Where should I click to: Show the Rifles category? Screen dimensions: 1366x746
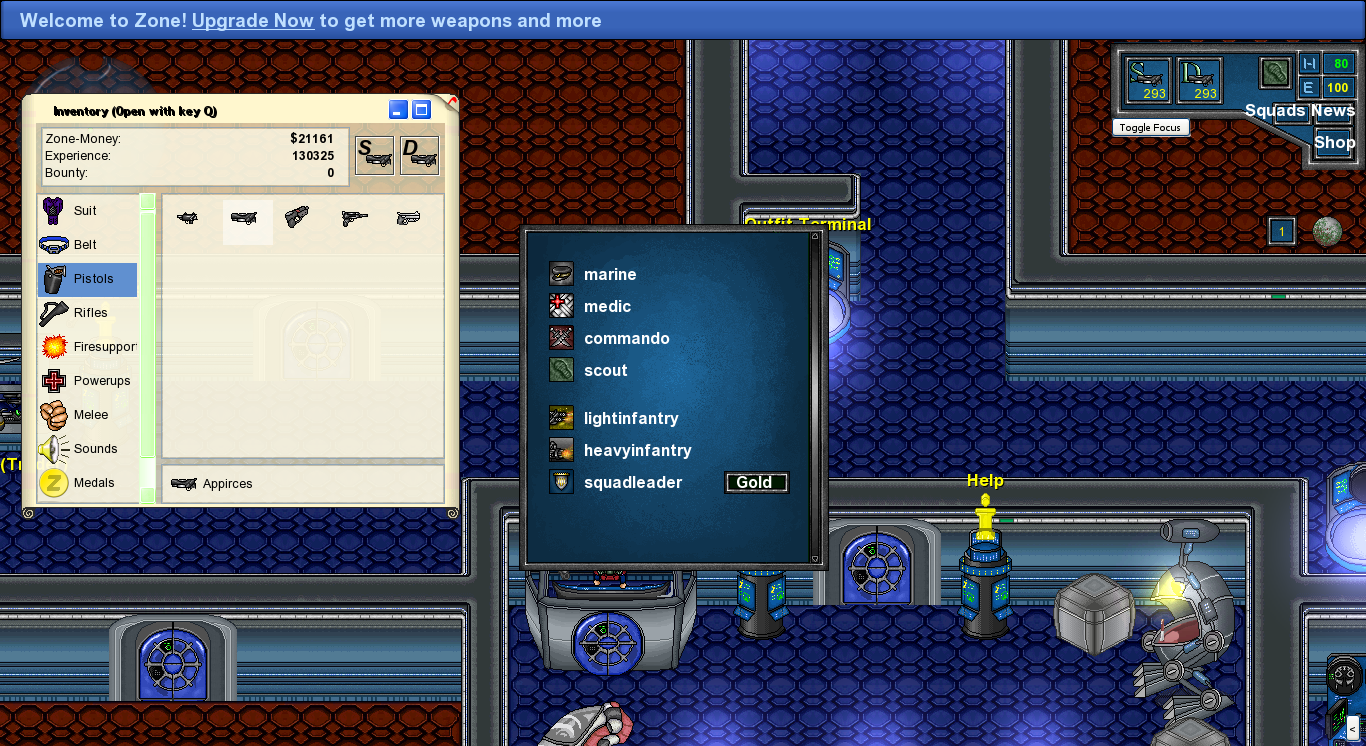[x=90, y=313]
